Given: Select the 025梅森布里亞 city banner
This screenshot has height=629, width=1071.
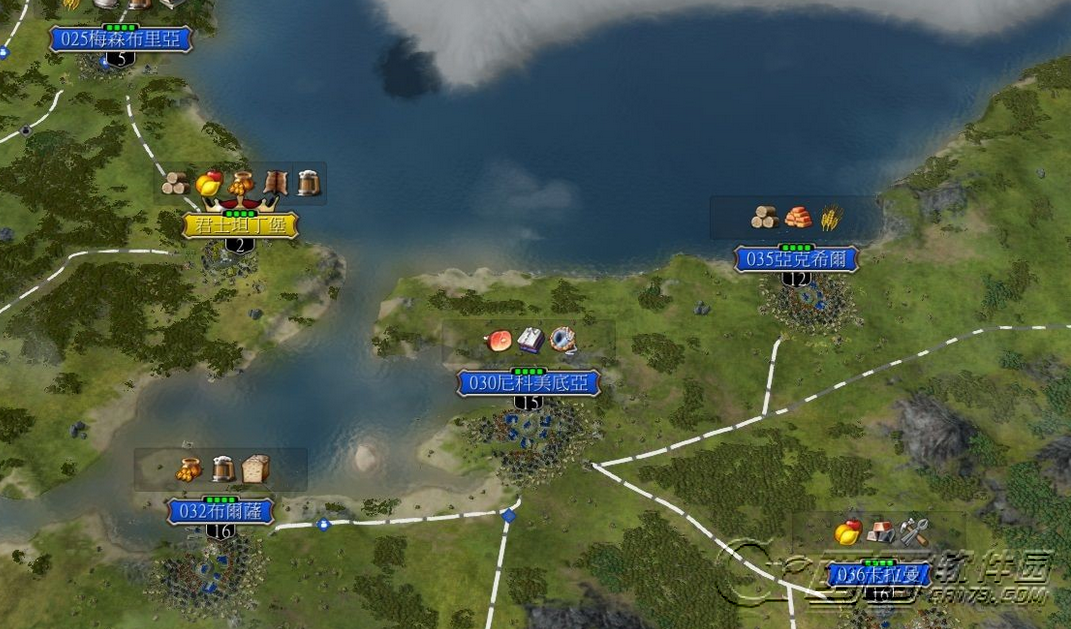Looking at the screenshot, I should [120, 39].
